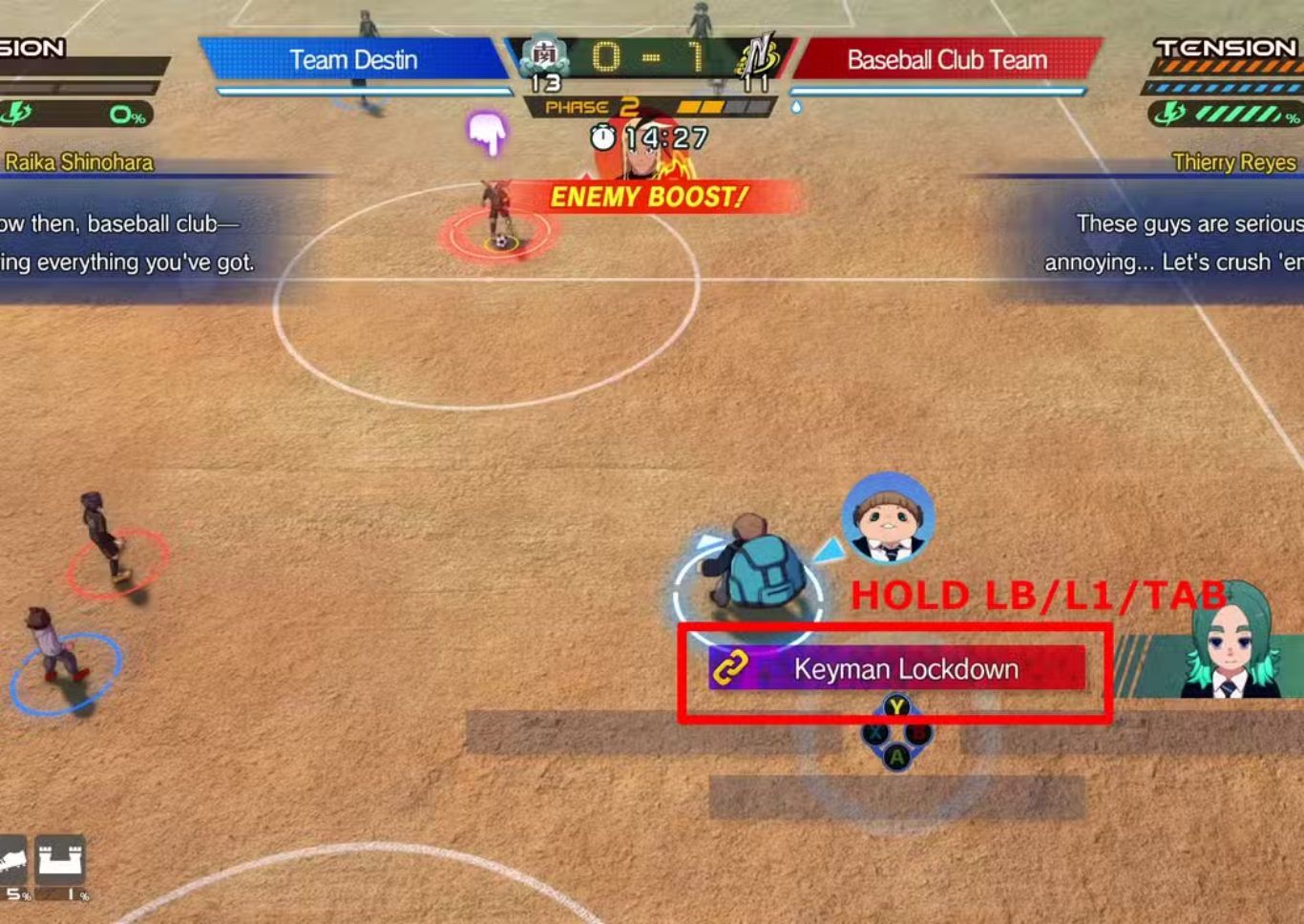1304x924 pixels.
Task: Click the castle tower icon
Action: 60,861
